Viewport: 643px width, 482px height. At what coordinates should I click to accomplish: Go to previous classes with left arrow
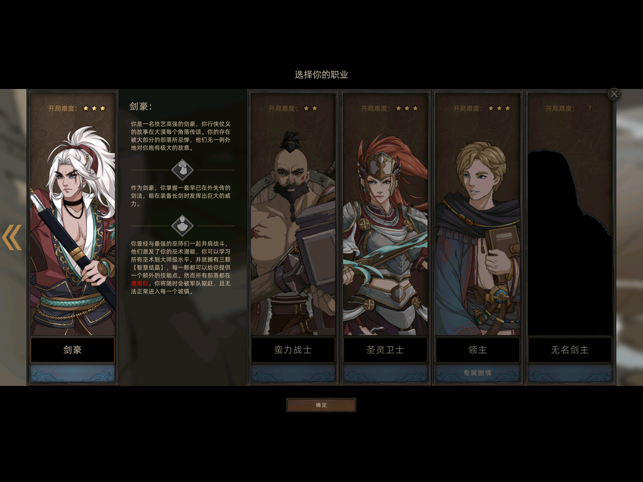click(x=12, y=237)
